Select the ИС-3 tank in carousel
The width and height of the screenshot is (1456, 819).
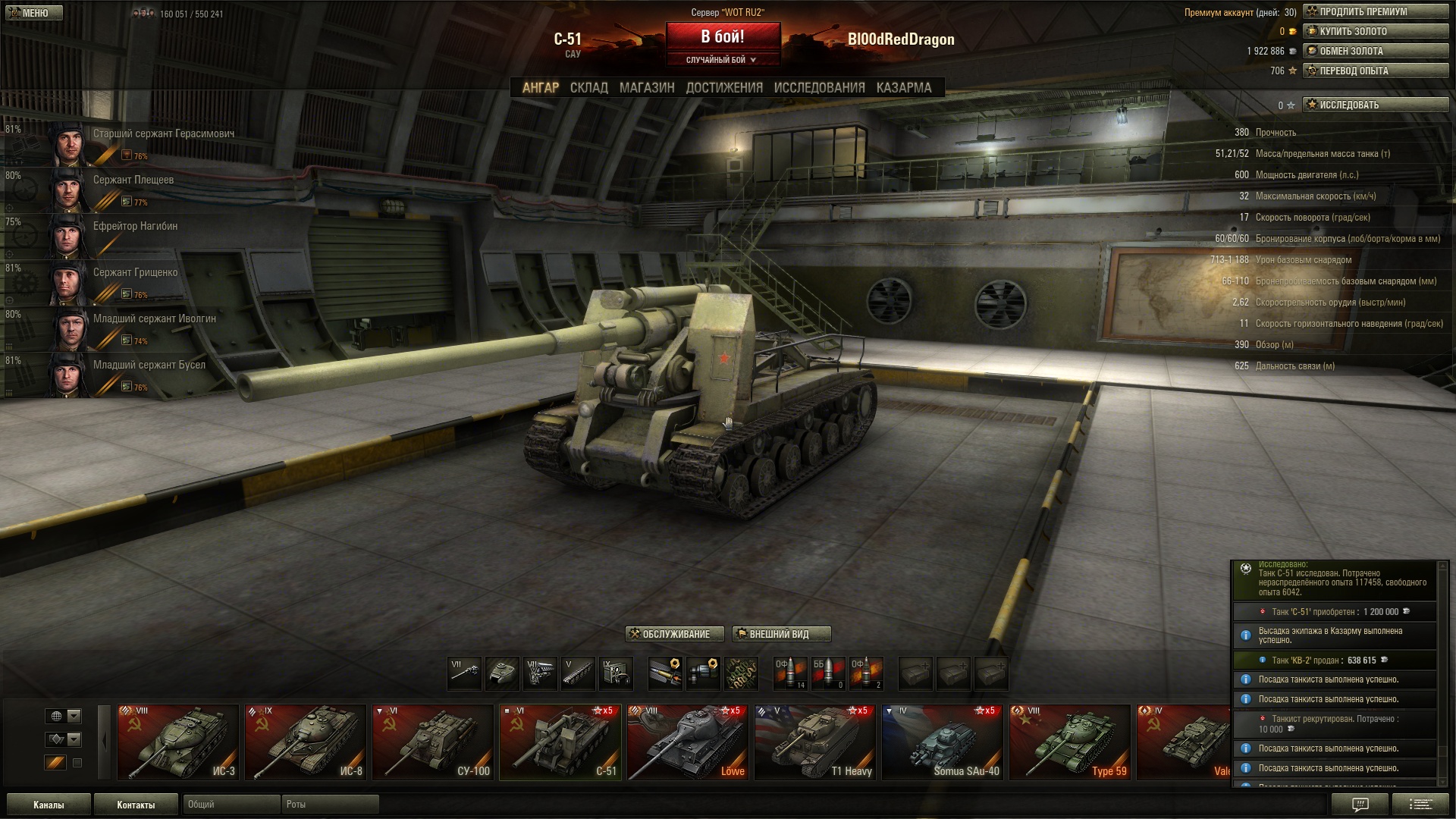(177, 742)
